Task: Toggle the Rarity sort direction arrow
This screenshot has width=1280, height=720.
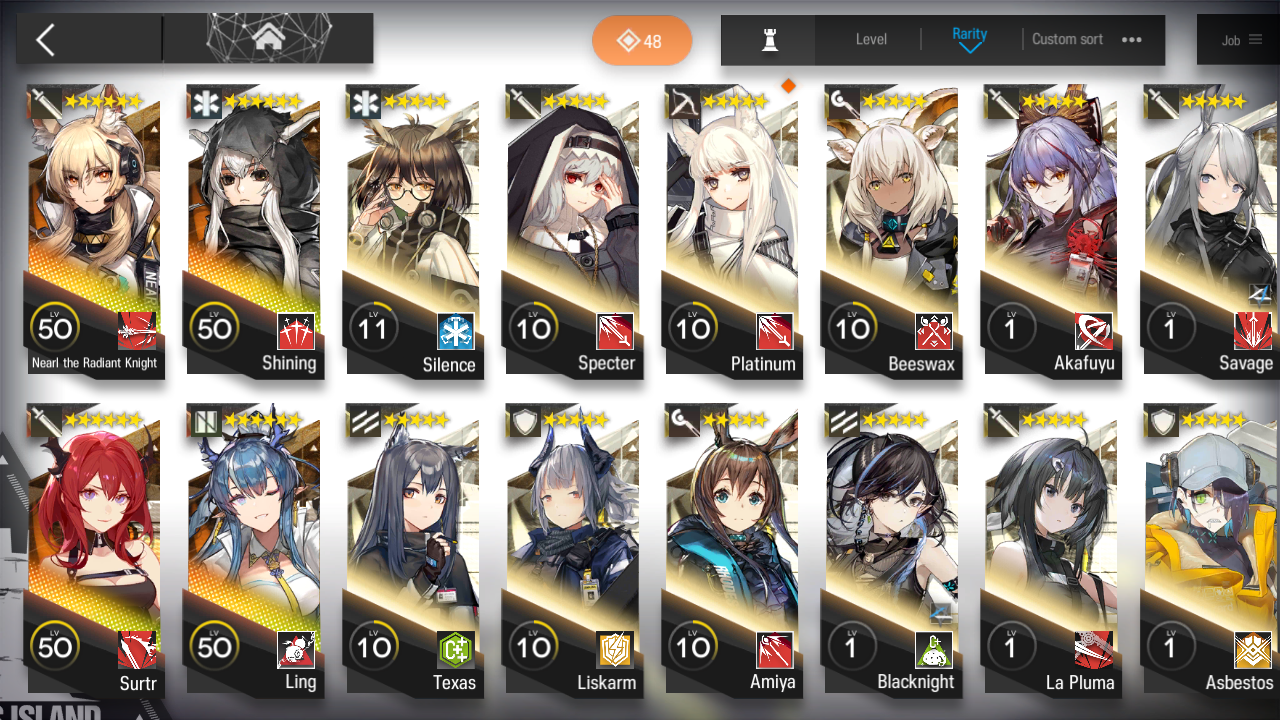Action: pos(968,47)
